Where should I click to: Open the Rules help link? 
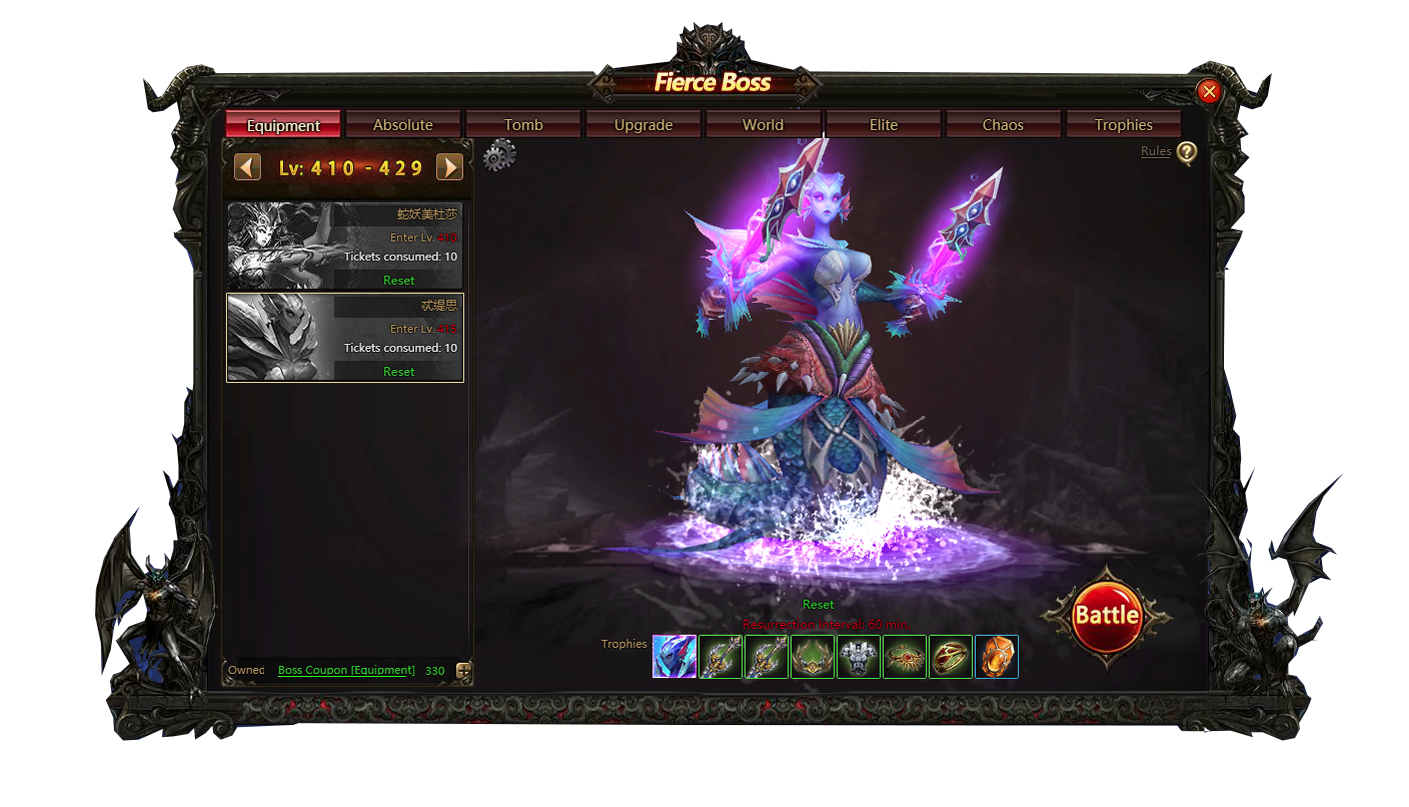coord(1156,151)
